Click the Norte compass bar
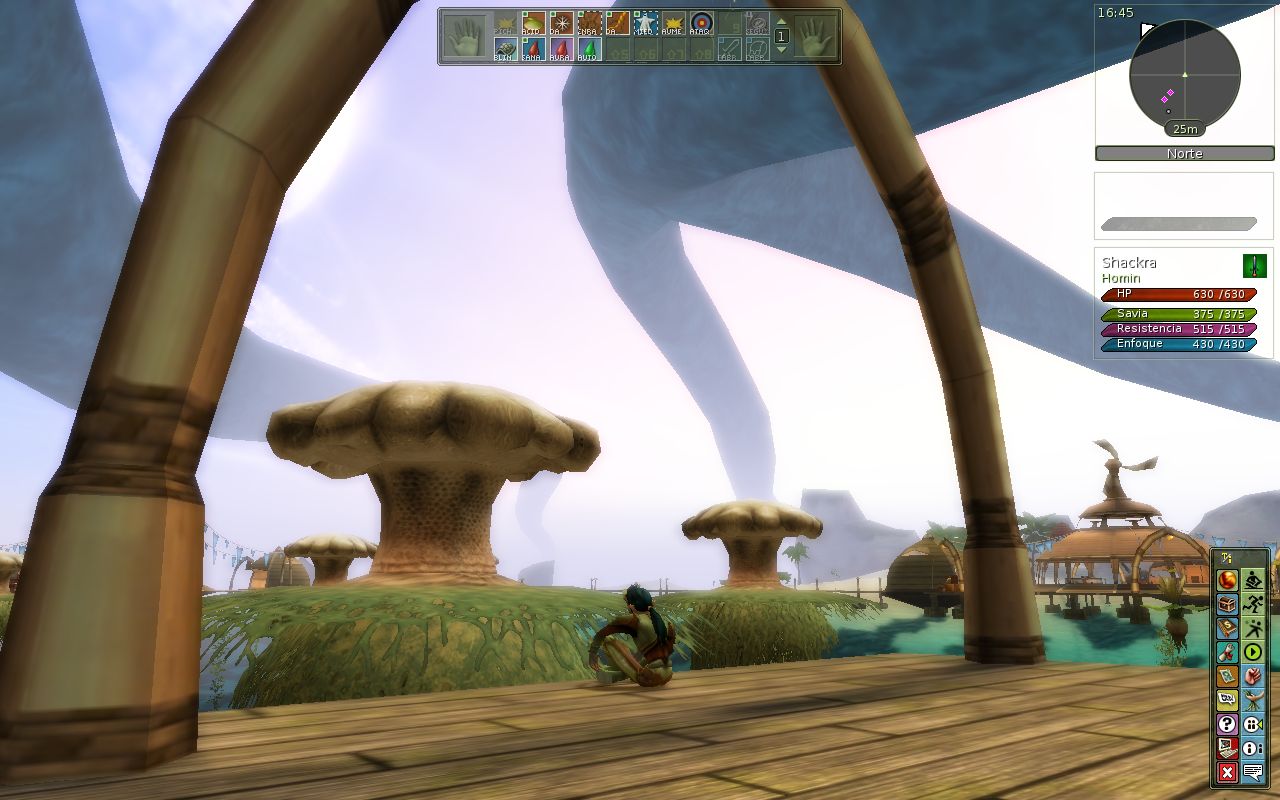Screen dimensions: 1280x800 pos(1185,154)
